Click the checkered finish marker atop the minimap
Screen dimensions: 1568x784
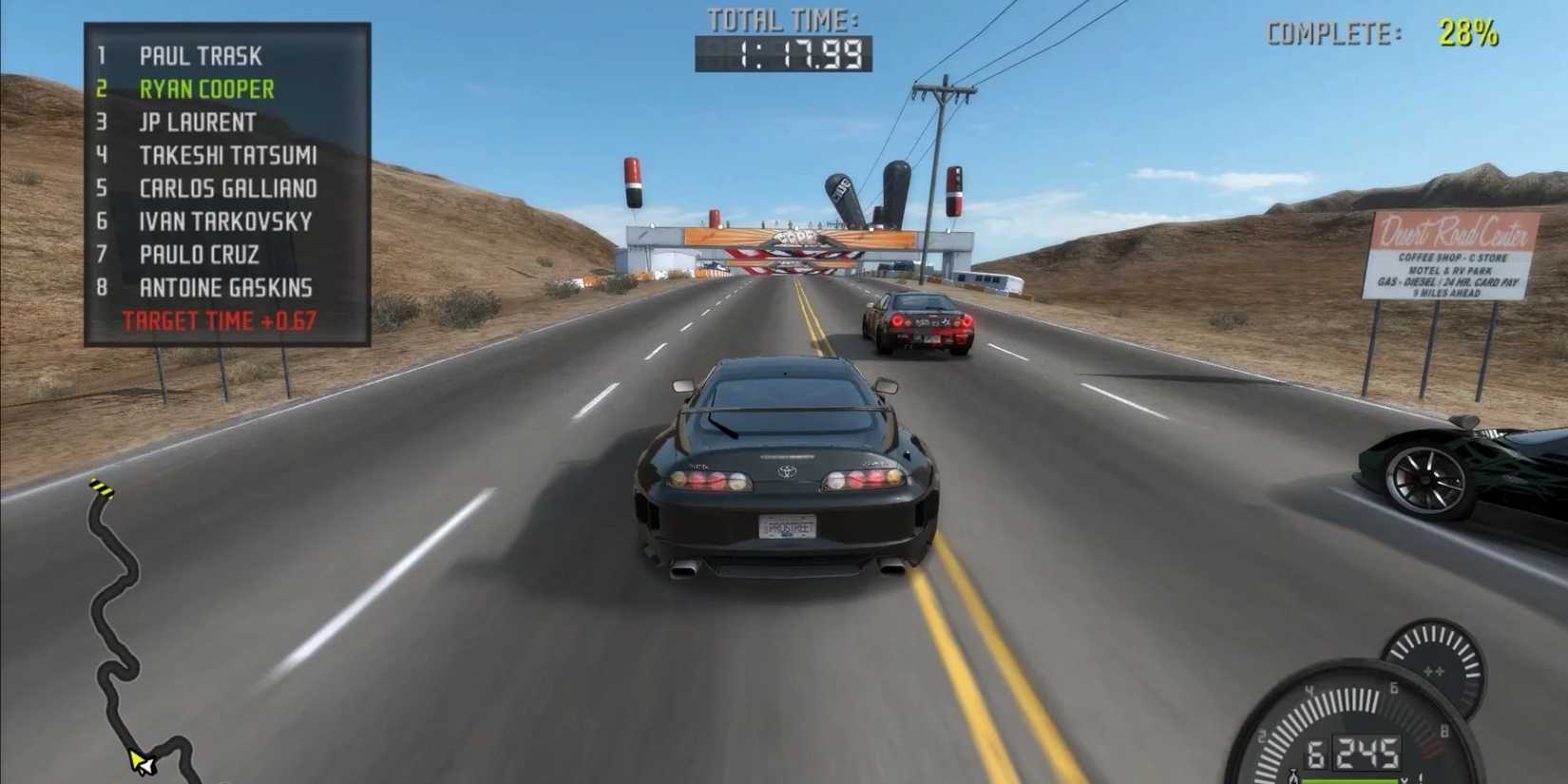click(101, 487)
